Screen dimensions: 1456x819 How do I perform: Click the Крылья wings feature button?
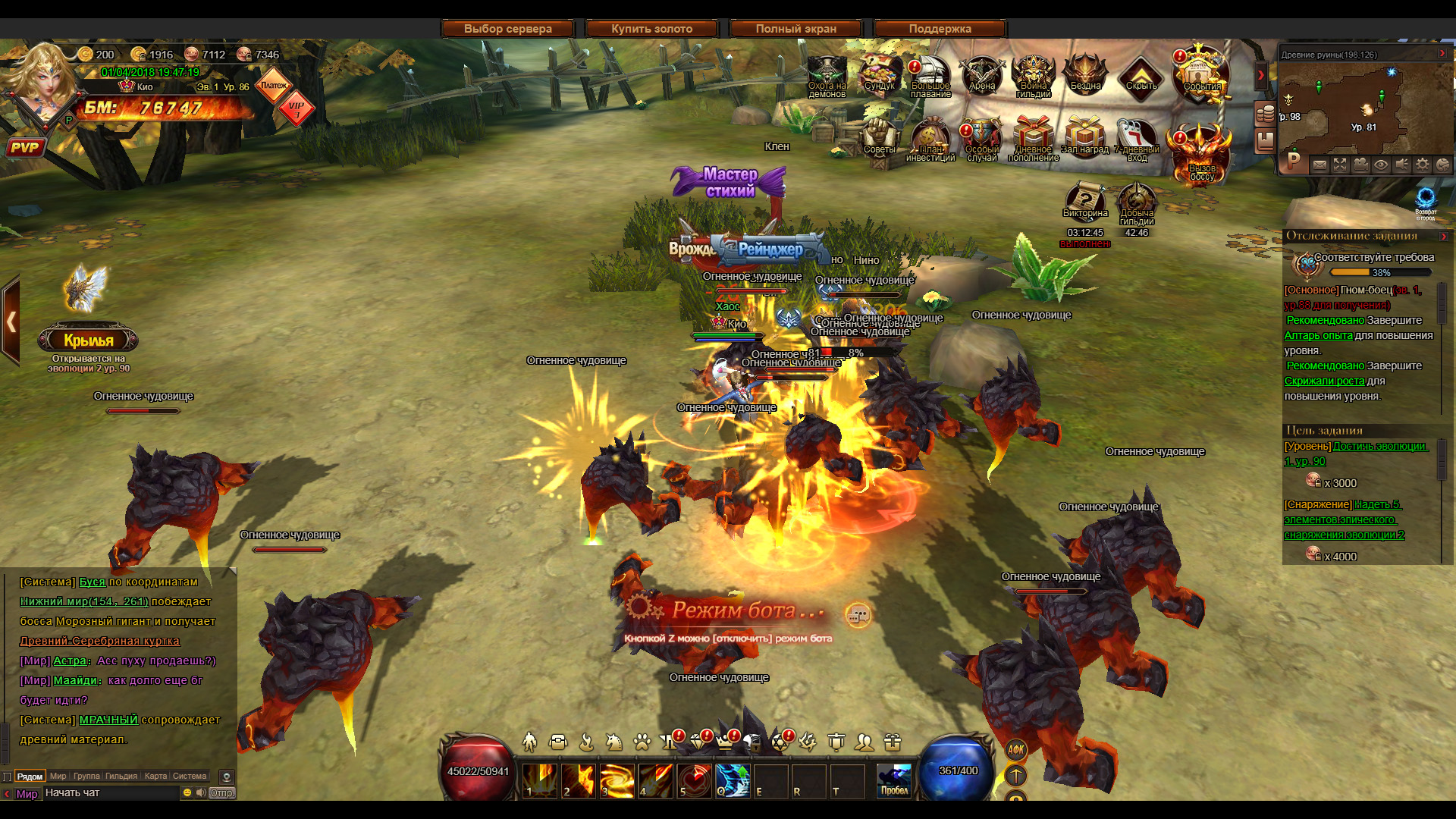(x=88, y=340)
